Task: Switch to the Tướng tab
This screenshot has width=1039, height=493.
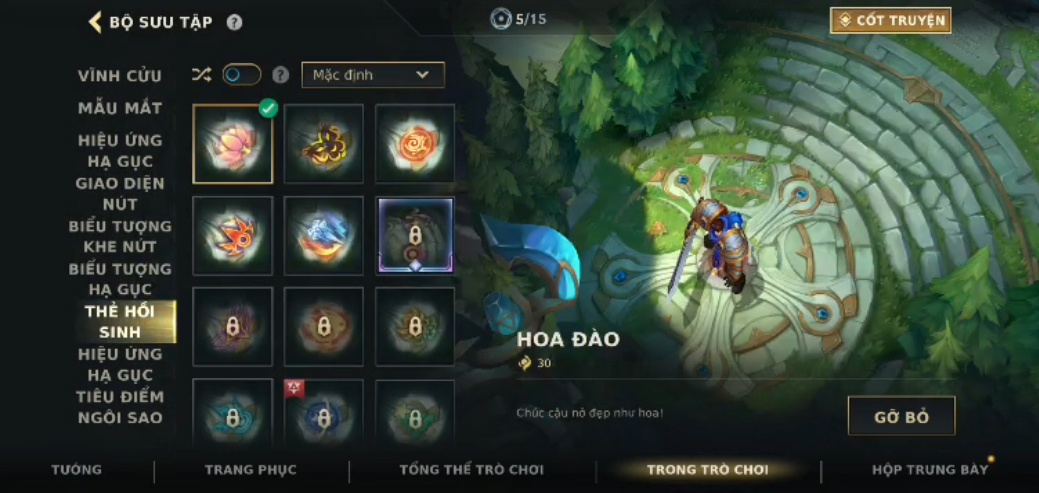Action: [77, 470]
